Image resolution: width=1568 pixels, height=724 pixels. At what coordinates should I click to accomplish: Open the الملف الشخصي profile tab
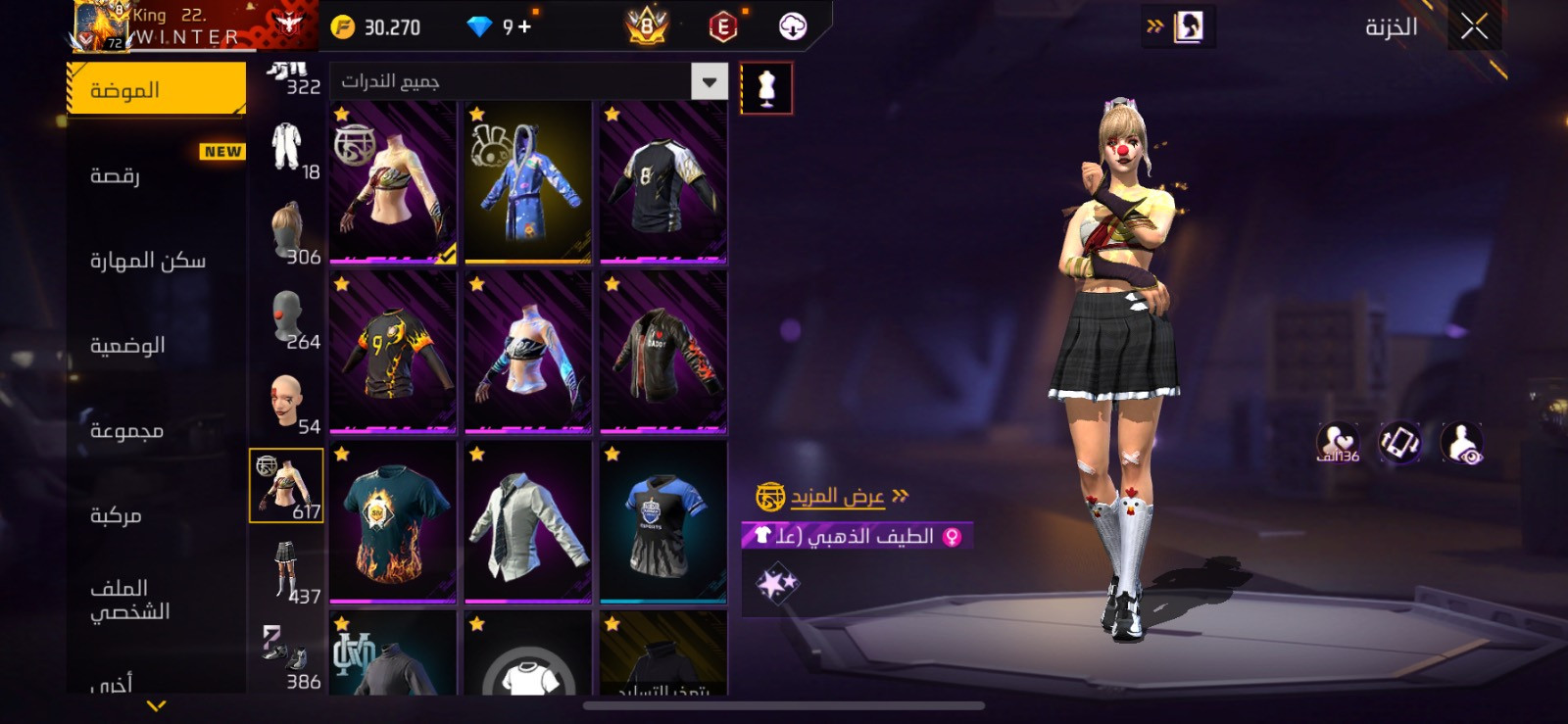157,600
